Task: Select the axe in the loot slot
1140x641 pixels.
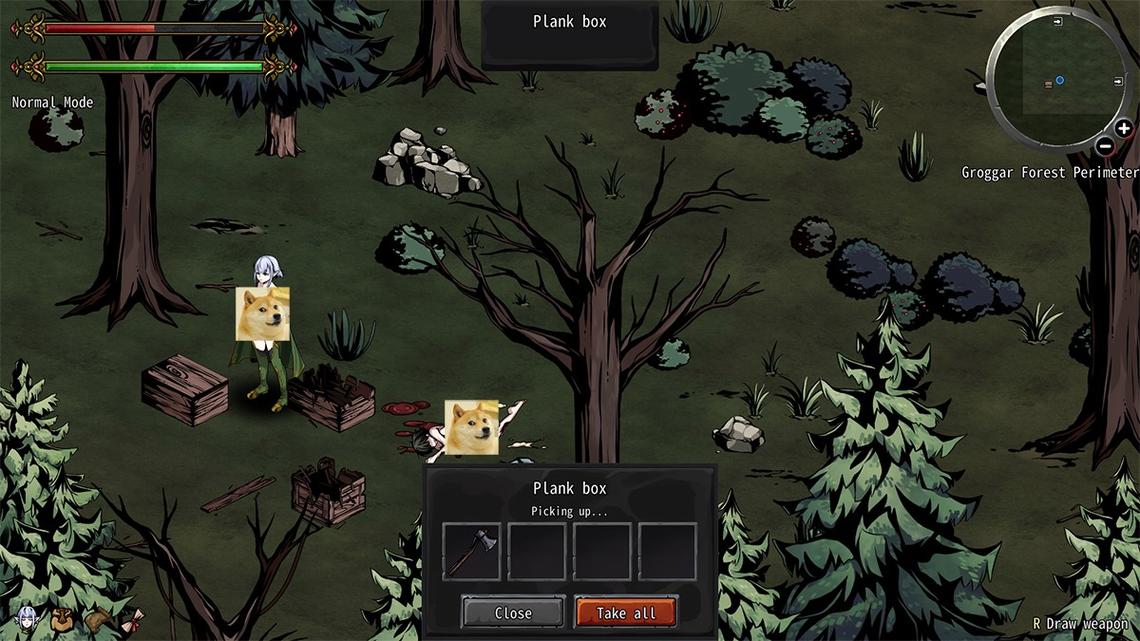Action: coord(471,551)
